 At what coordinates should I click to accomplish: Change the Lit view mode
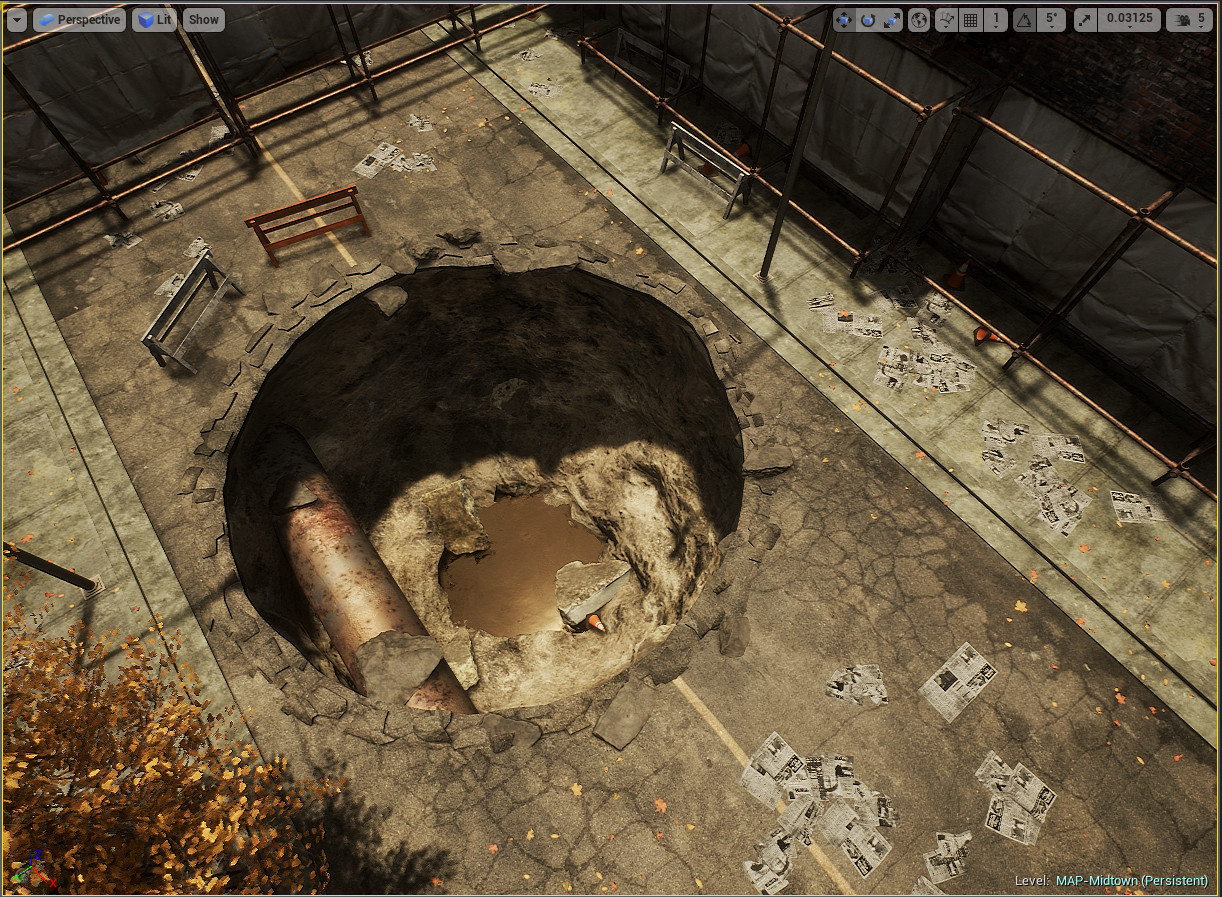154,19
